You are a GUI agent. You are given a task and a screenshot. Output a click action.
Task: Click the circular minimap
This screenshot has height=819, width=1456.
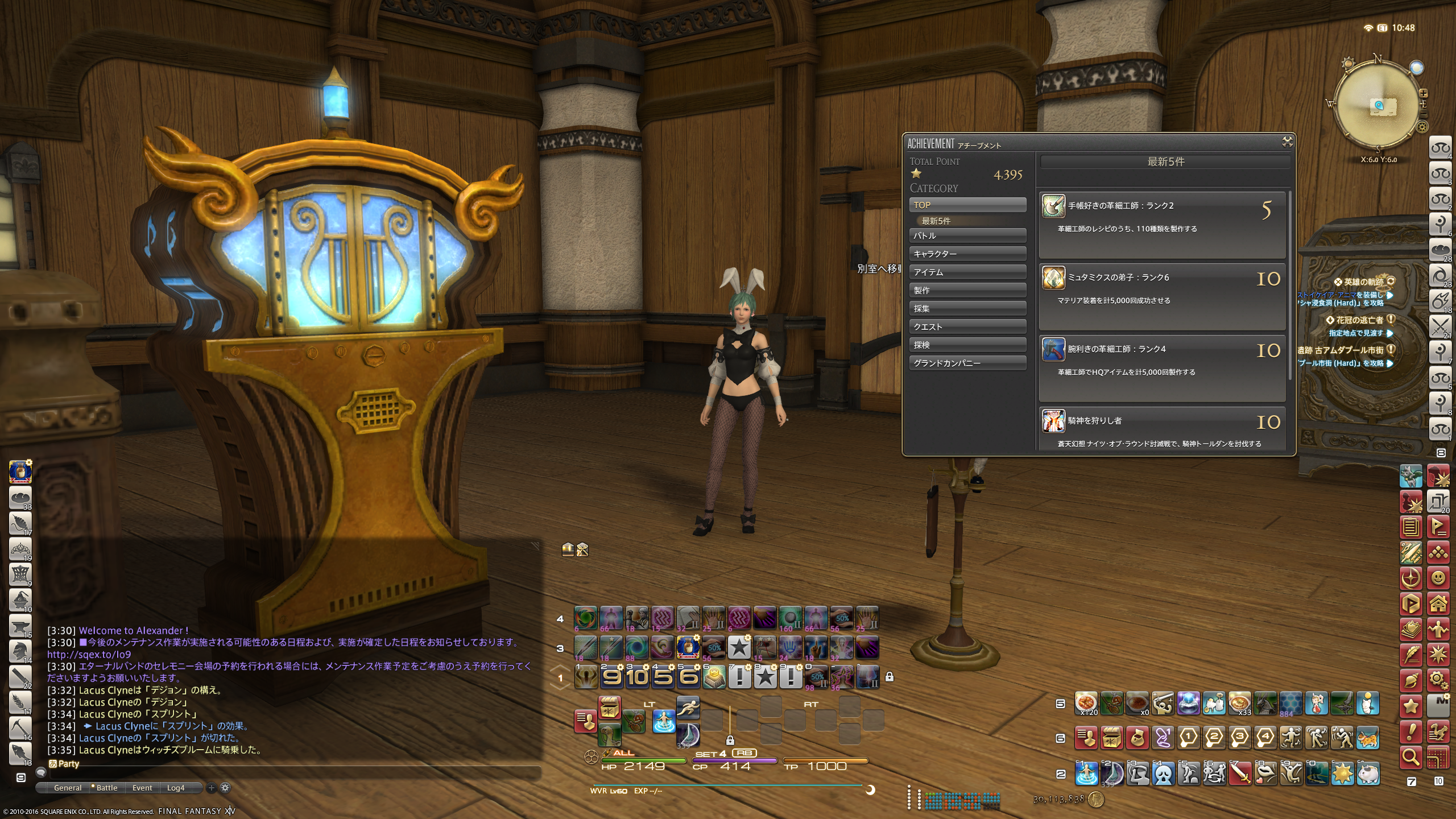(x=1379, y=105)
